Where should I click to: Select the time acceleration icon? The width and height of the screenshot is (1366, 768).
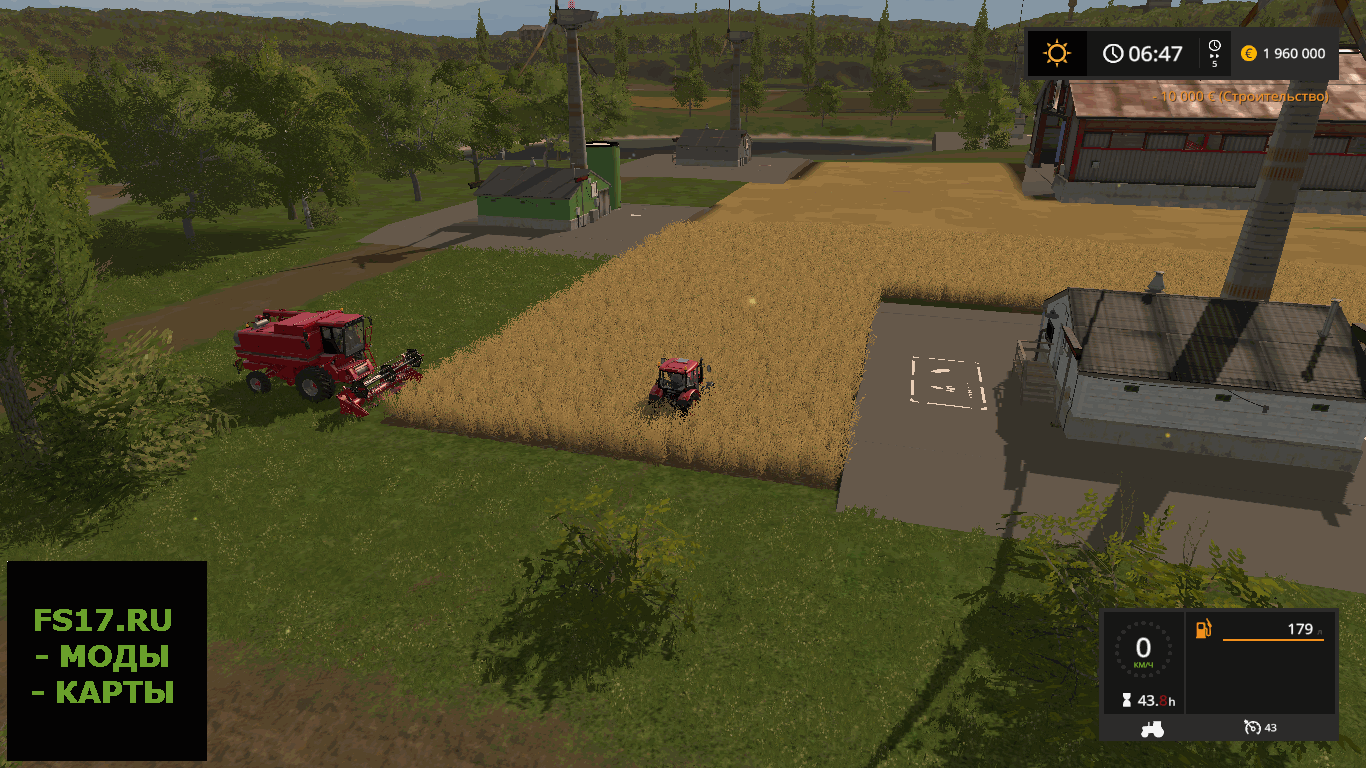(1214, 52)
